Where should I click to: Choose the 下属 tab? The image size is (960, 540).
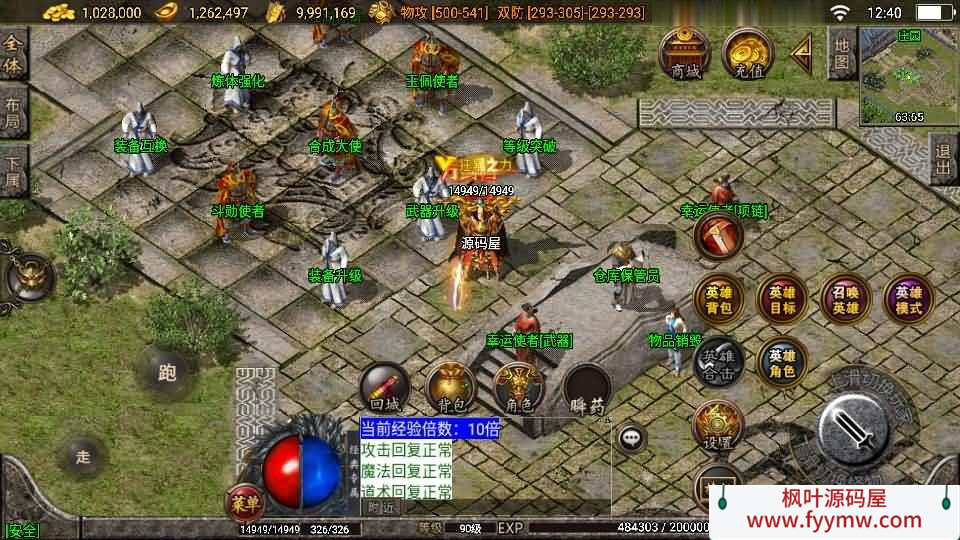[x=14, y=168]
